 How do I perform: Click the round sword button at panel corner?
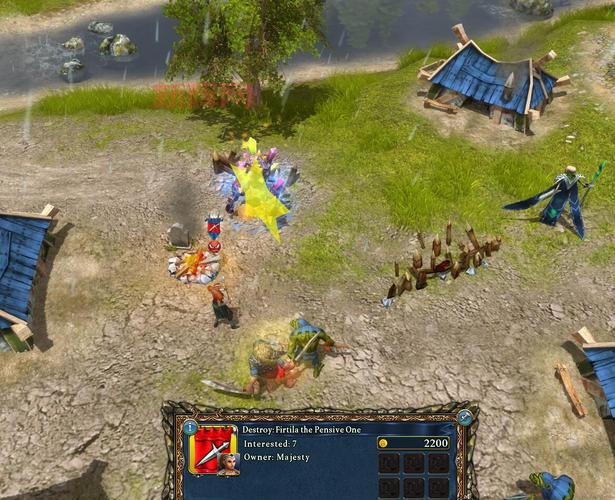pyautogui.click(x=465, y=418)
